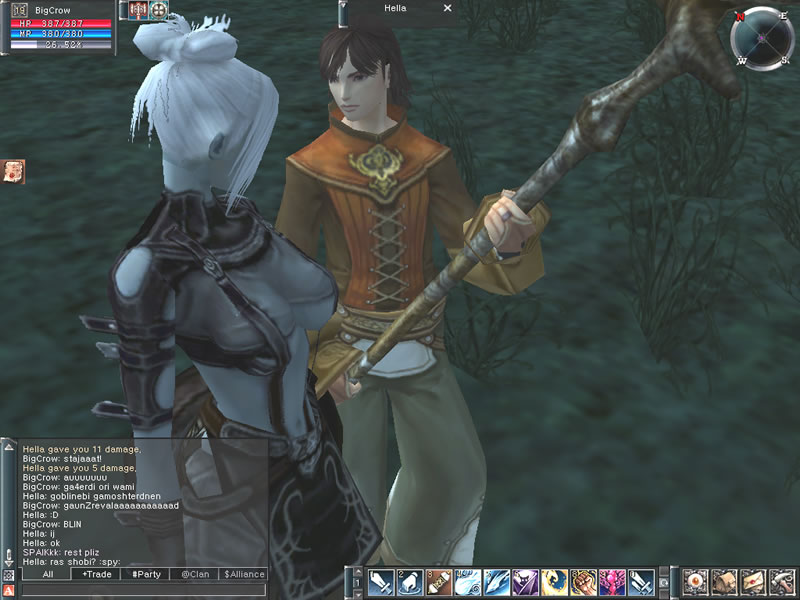Show the $Alliance chat tab

245,575
